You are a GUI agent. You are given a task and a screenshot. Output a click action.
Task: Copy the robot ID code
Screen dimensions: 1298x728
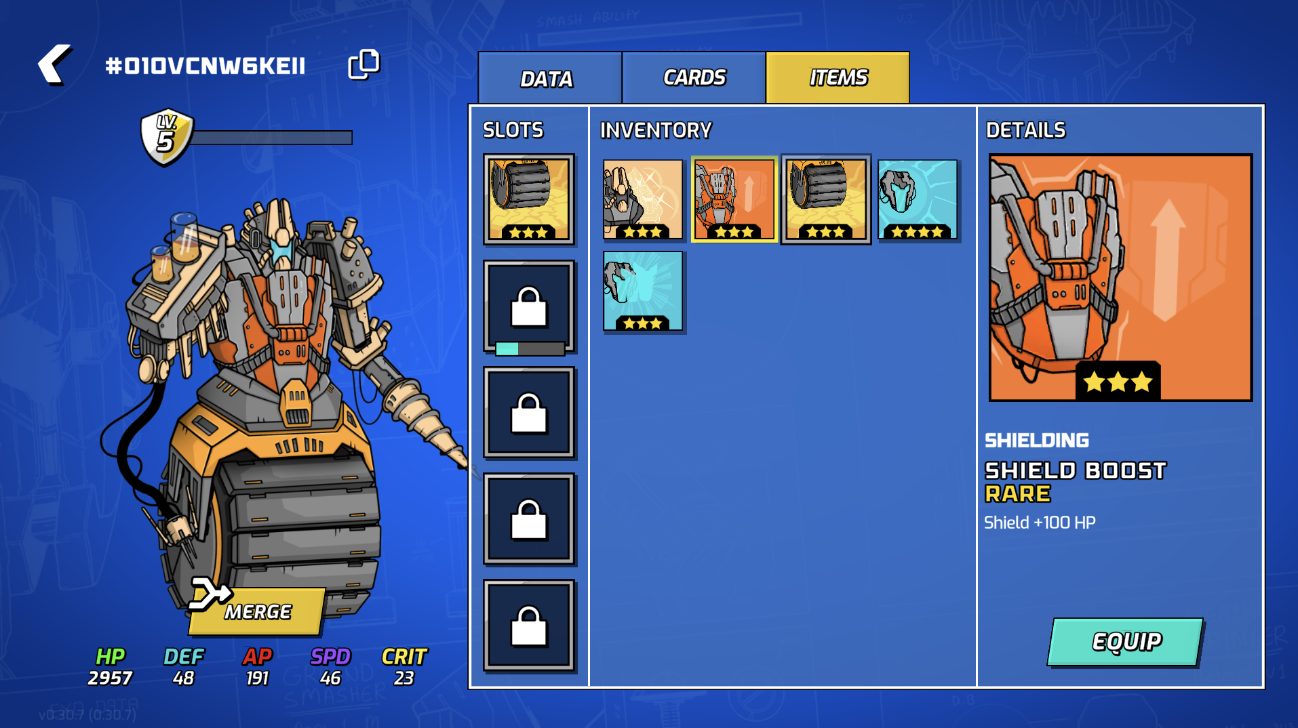[363, 65]
